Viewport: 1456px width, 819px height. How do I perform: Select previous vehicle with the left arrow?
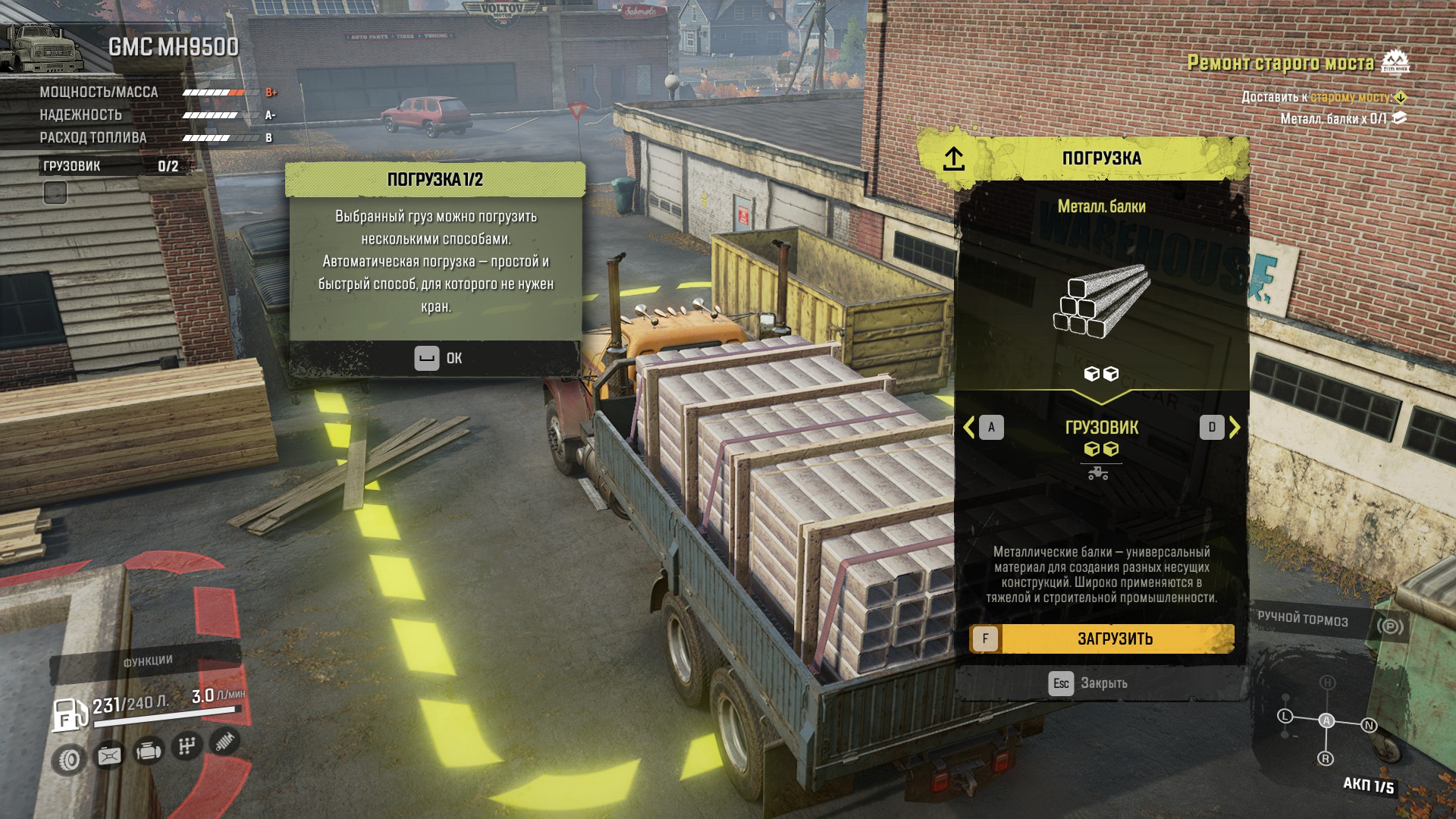pos(970,428)
